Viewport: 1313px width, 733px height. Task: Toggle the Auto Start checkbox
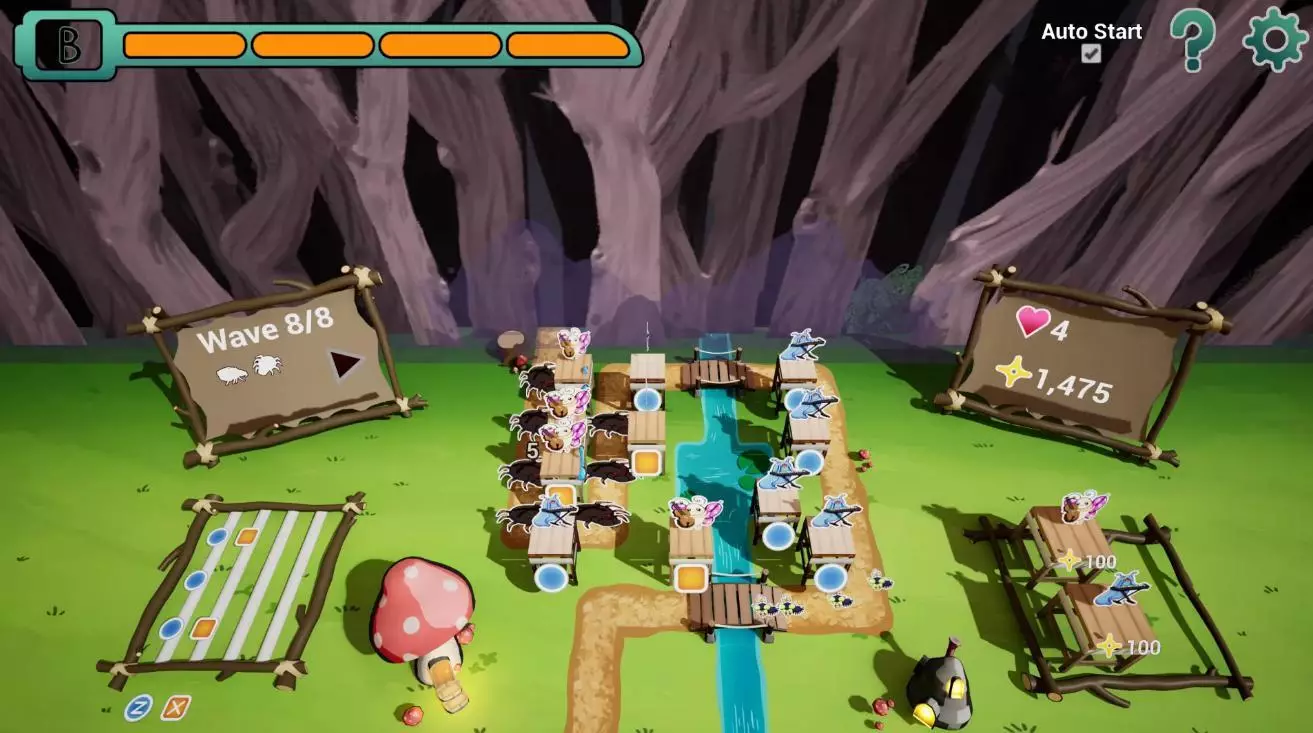tap(1091, 54)
